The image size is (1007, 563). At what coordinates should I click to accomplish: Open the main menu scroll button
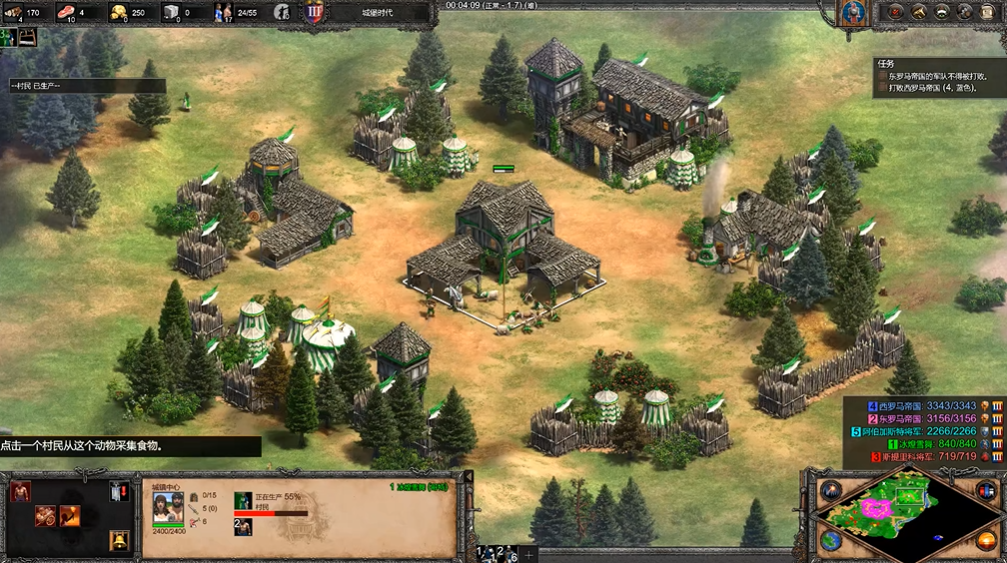(x=990, y=12)
